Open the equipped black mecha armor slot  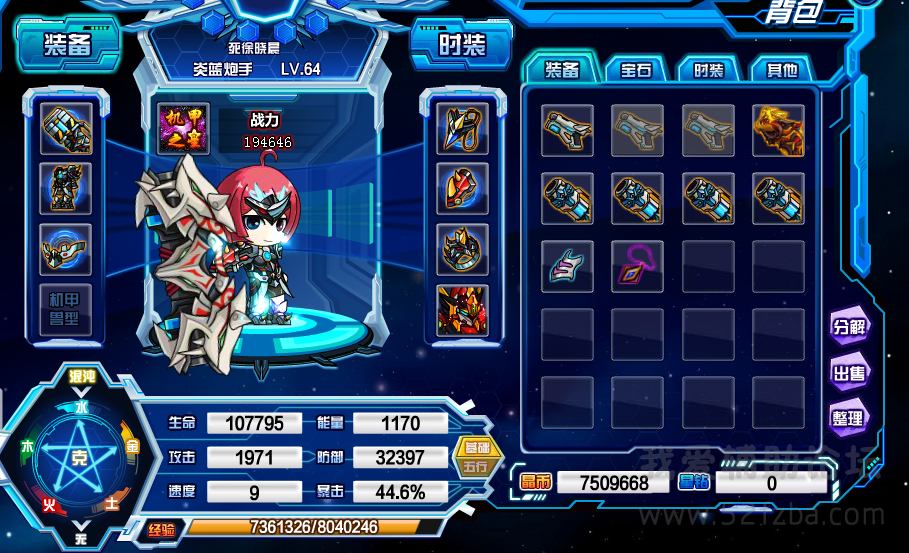click(67, 188)
